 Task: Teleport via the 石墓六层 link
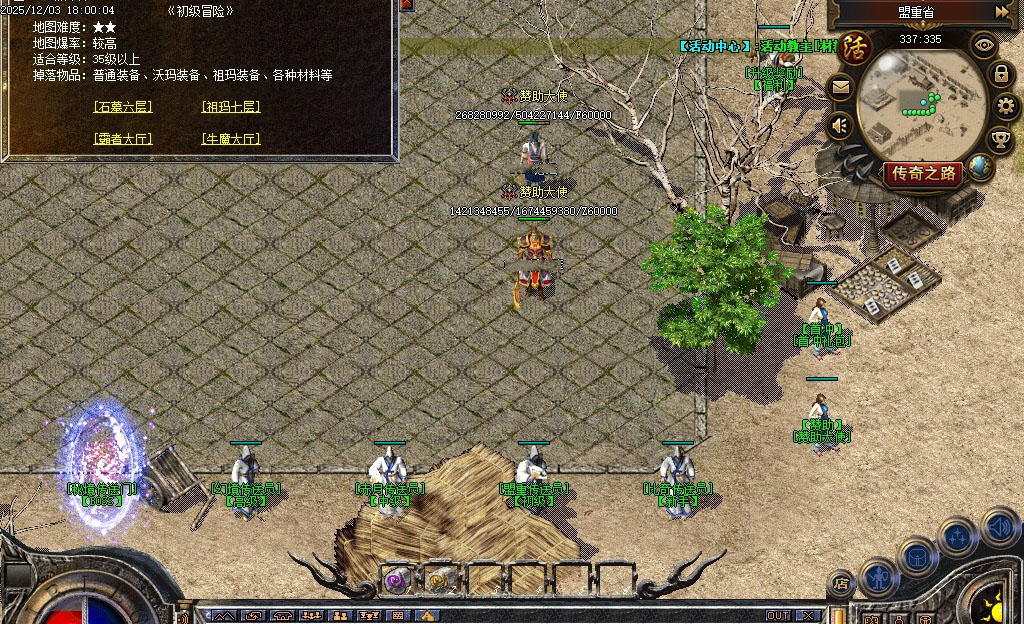(x=122, y=107)
